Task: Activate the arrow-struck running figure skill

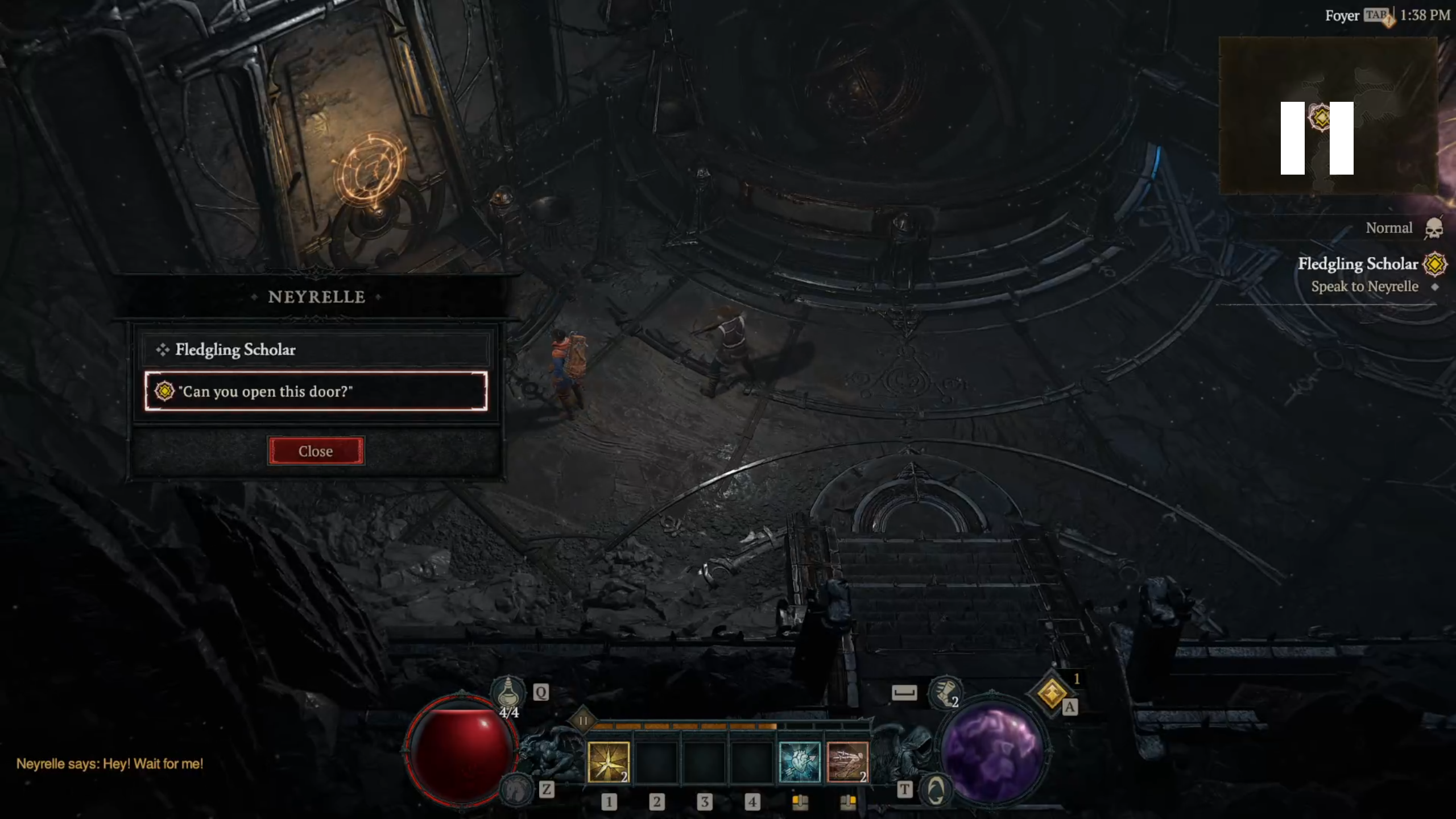Action: 847,762
